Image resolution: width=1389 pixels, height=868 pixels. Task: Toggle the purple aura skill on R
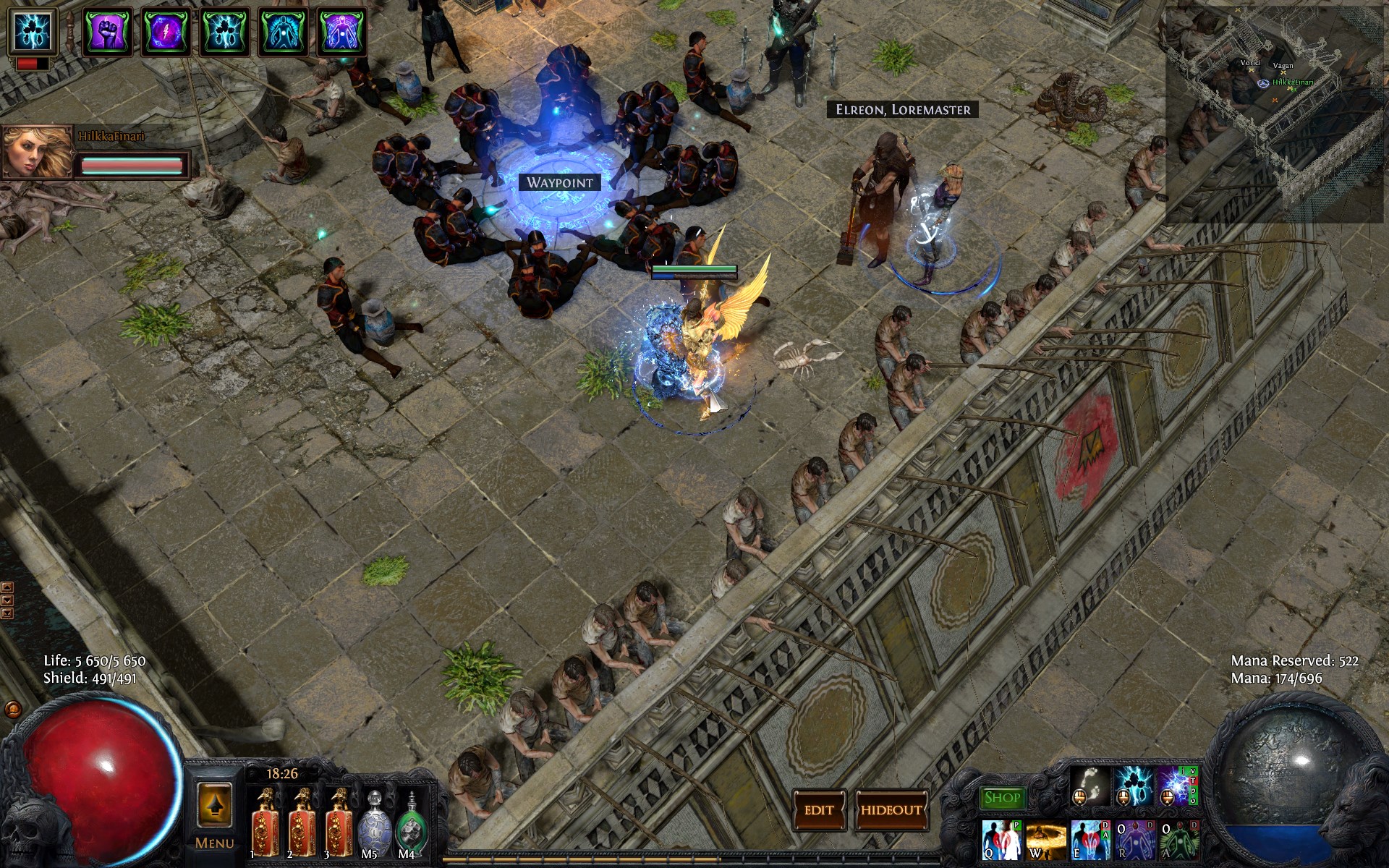coord(1134,841)
